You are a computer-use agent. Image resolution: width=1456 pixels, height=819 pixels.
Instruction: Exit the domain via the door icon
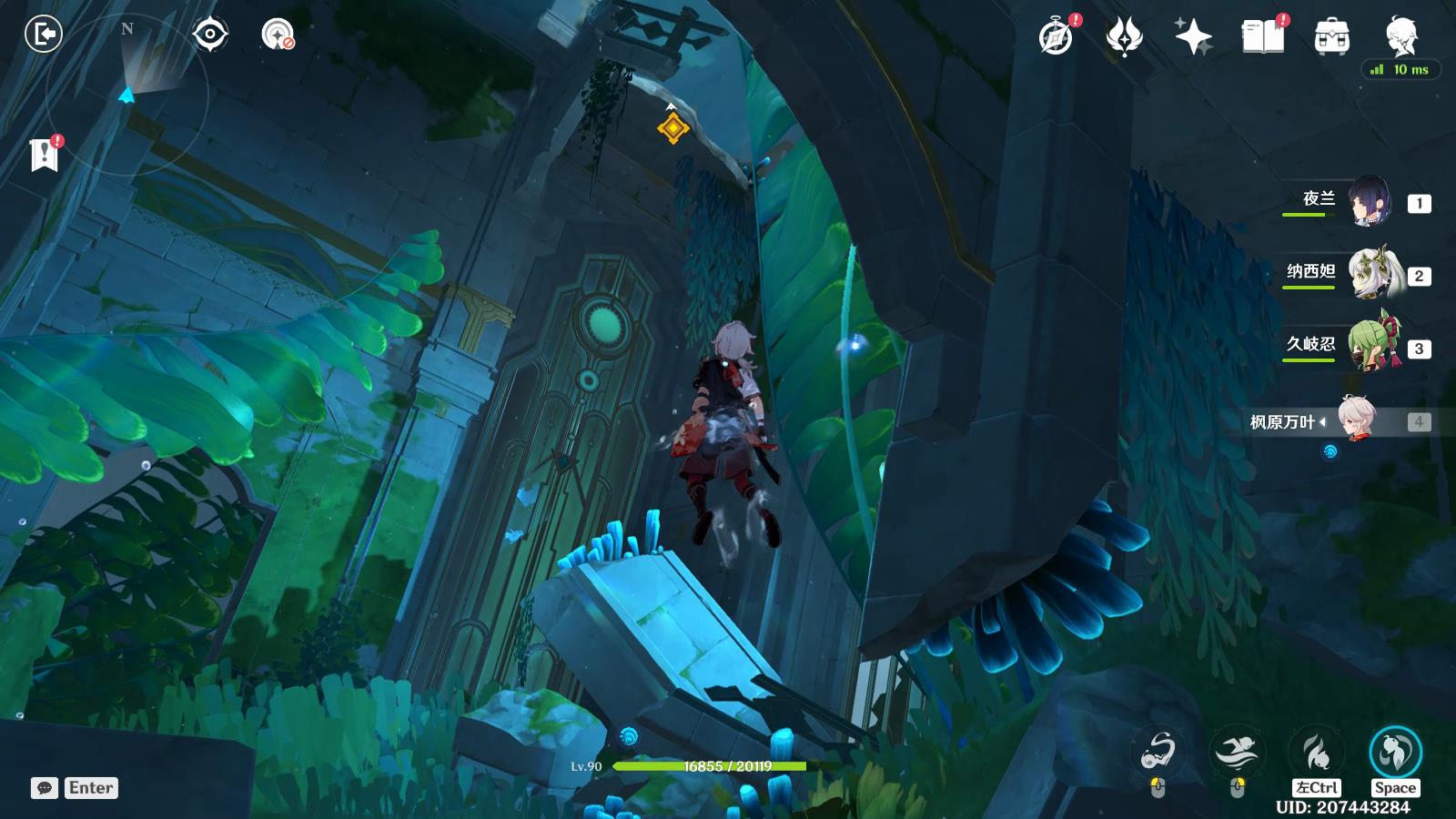pyautogui.click(x=43, y=35)
